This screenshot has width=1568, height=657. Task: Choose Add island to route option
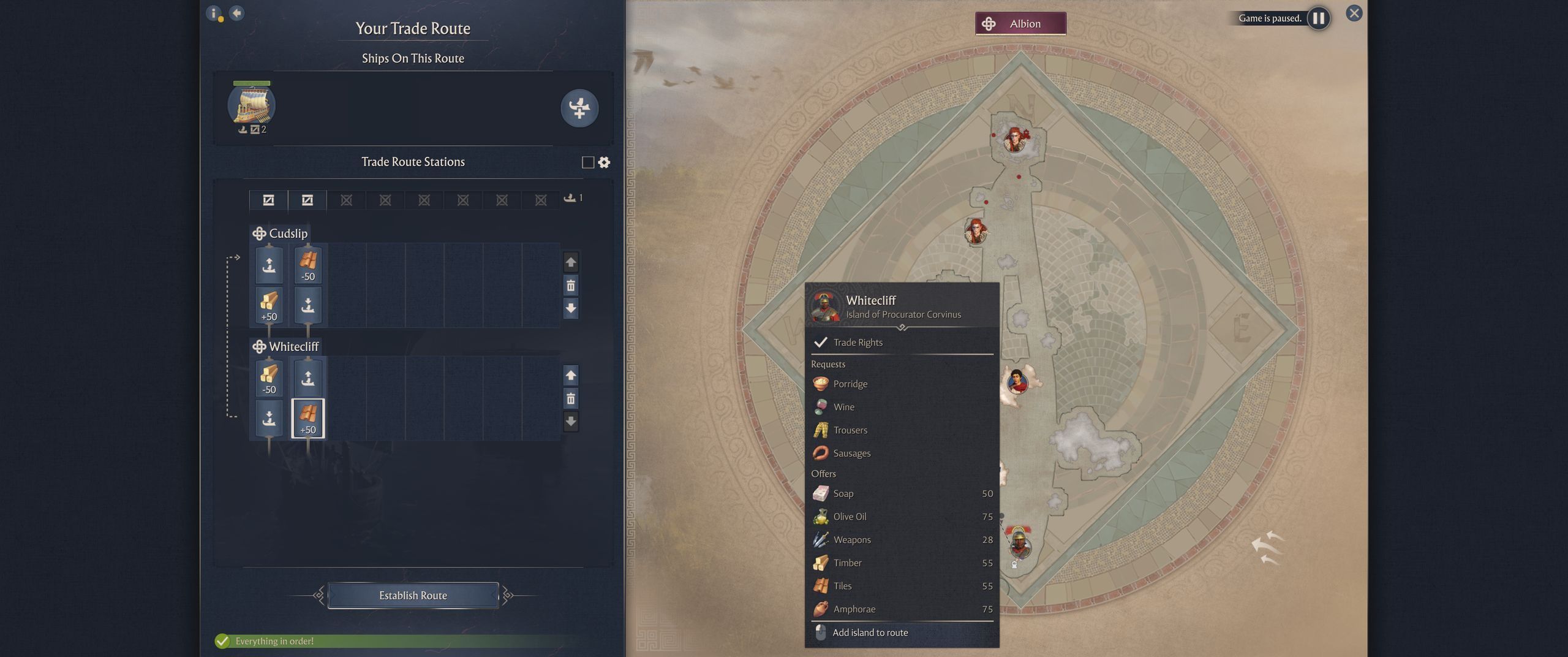tap(870, 632)
